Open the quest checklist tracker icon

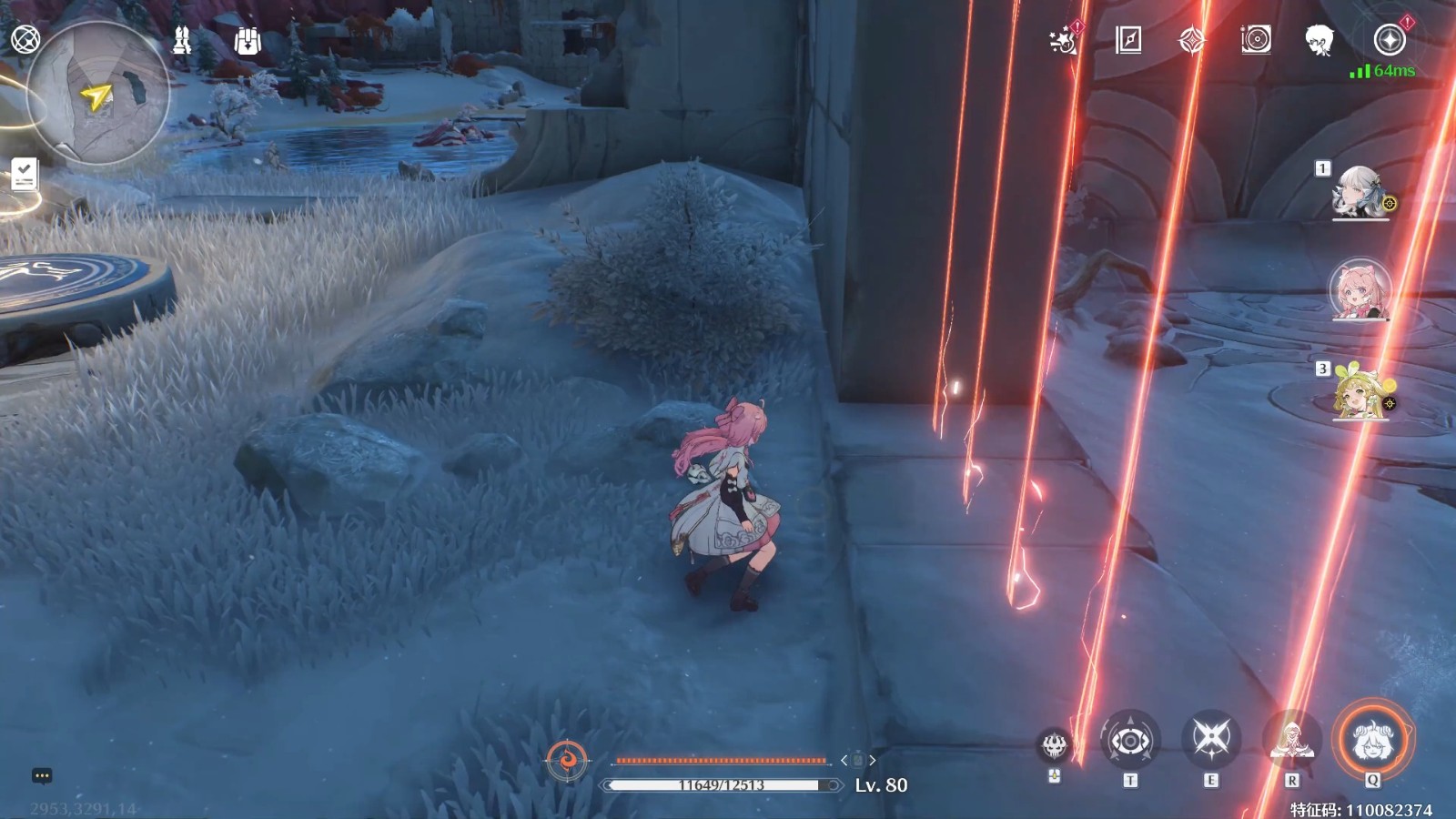pos(25,173)
